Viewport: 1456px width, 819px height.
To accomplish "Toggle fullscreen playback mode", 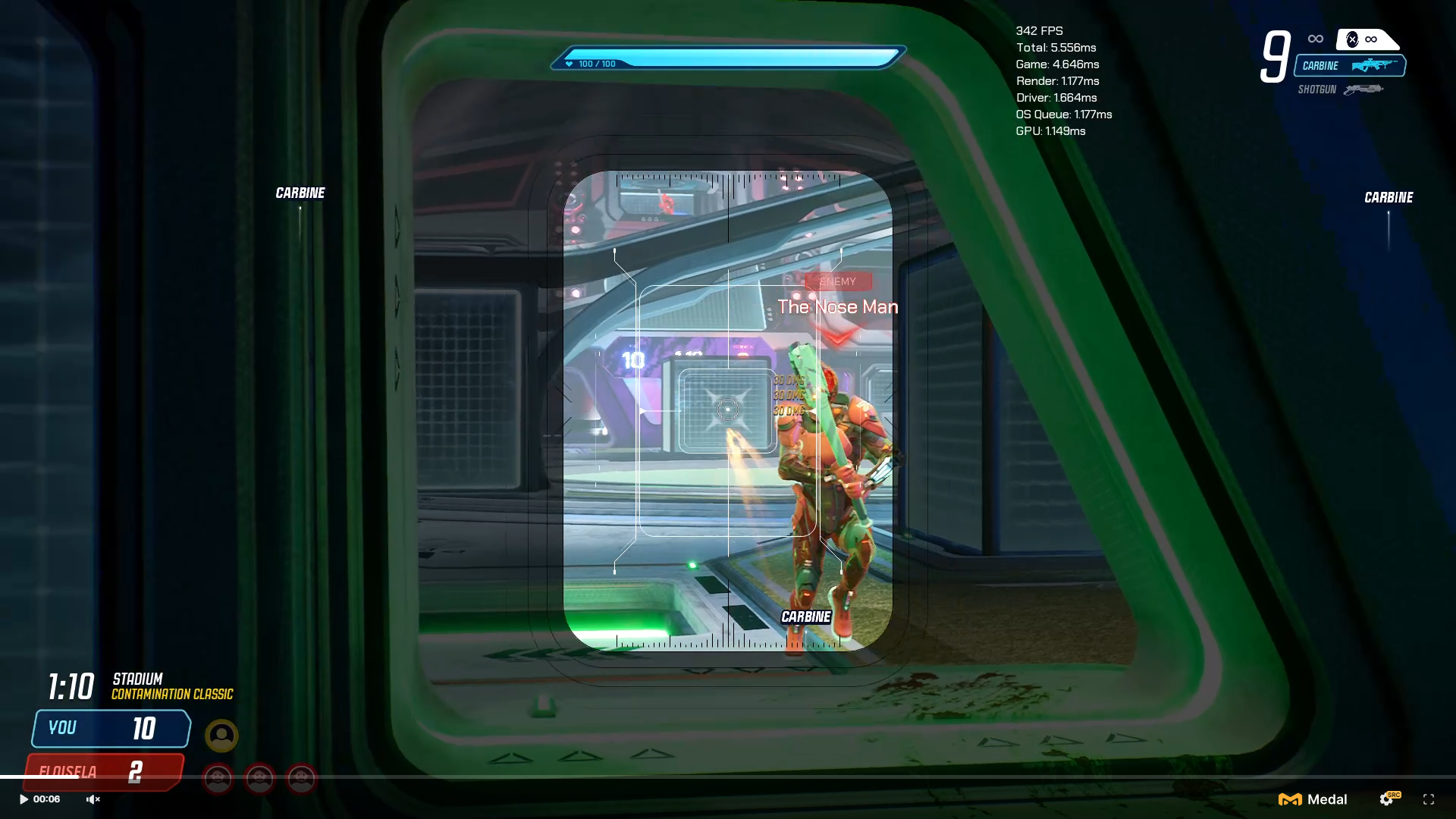I will point(1430,799).
